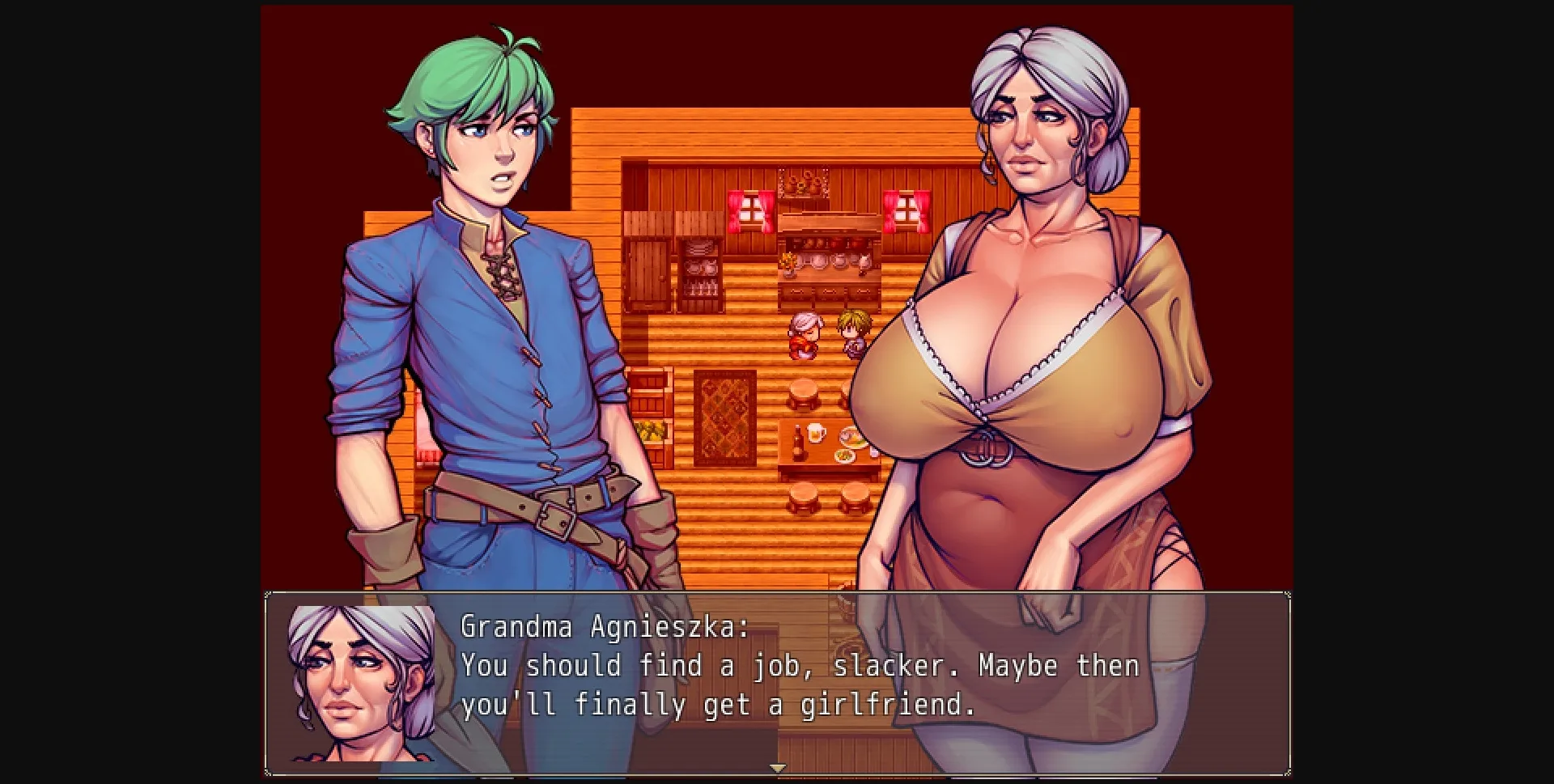The height and width of the screenshot is (784, 1554).
Task: Click the round stool below the dining table
Action: point(803,493)
